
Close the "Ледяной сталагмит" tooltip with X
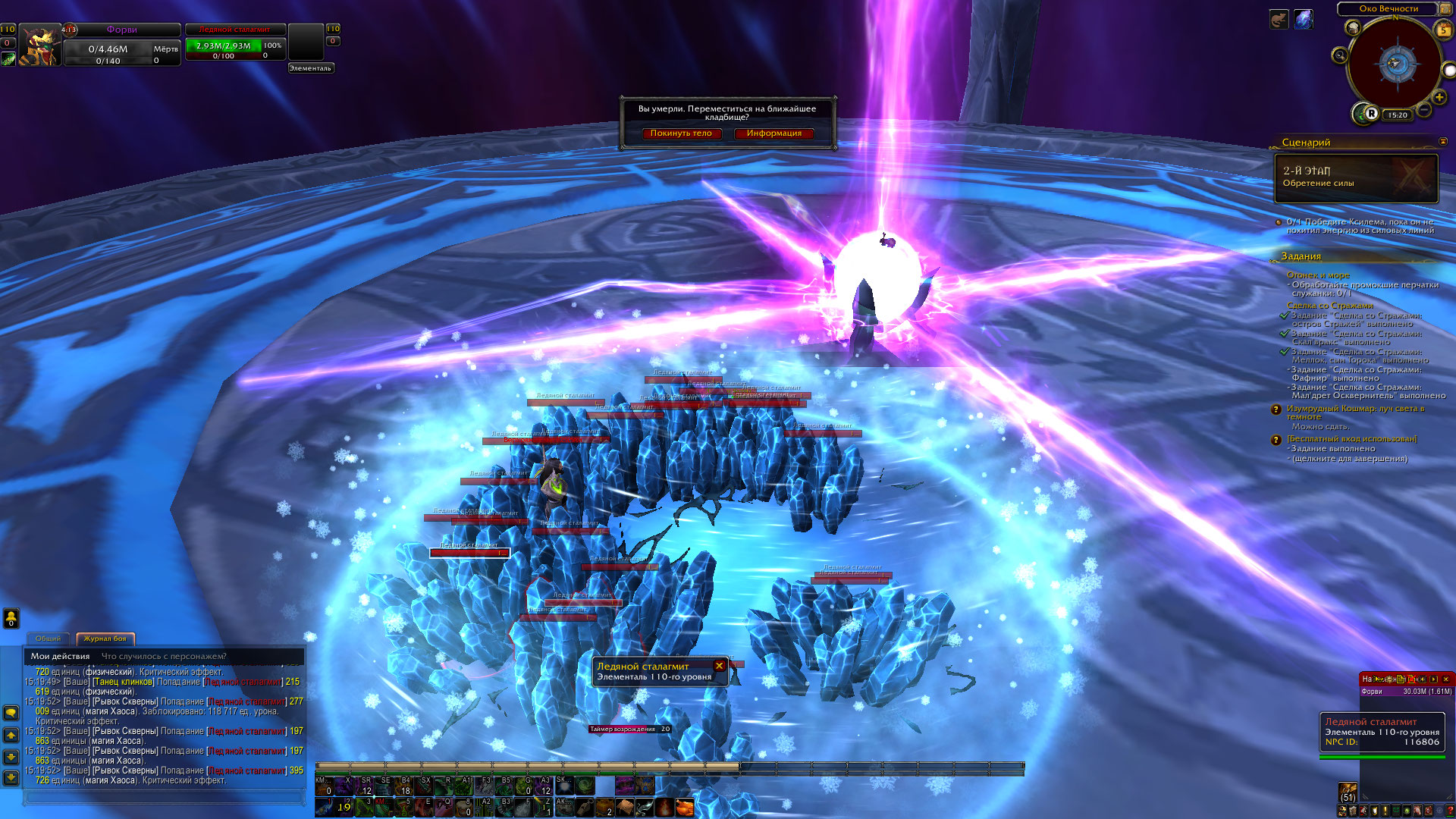click(x=719, y=666)
